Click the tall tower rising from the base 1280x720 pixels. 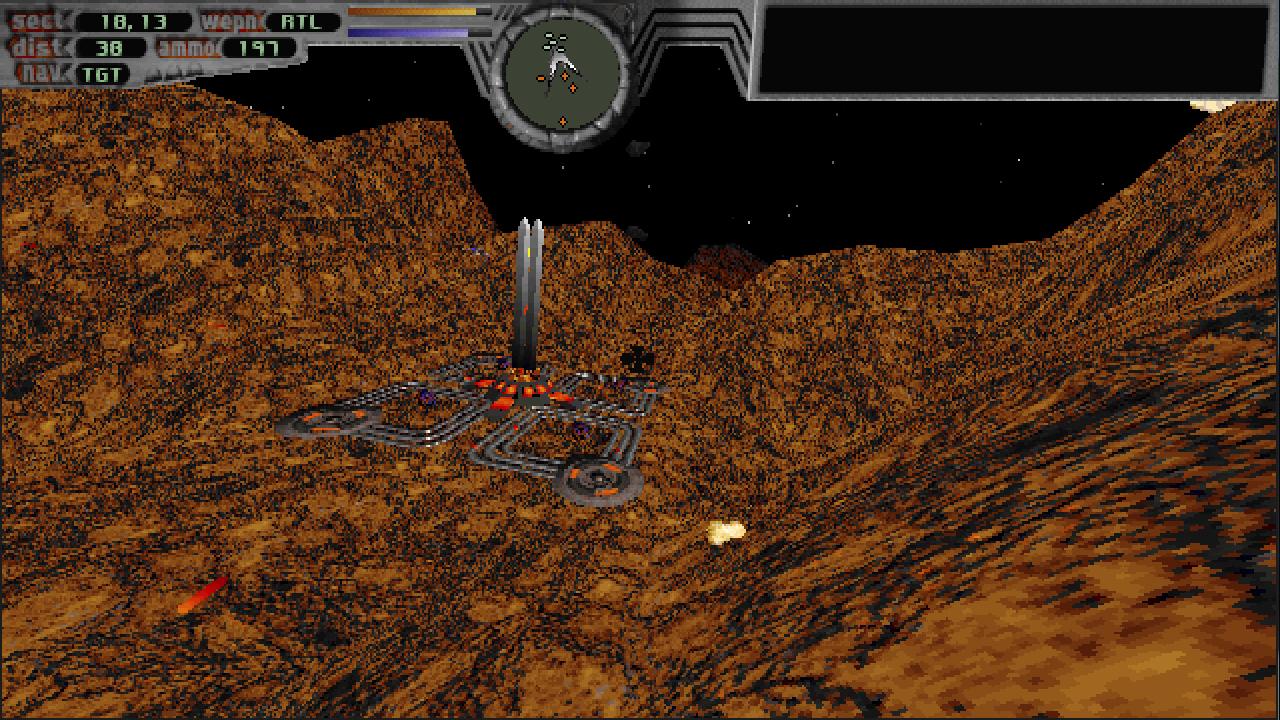[x=527, y=290]
